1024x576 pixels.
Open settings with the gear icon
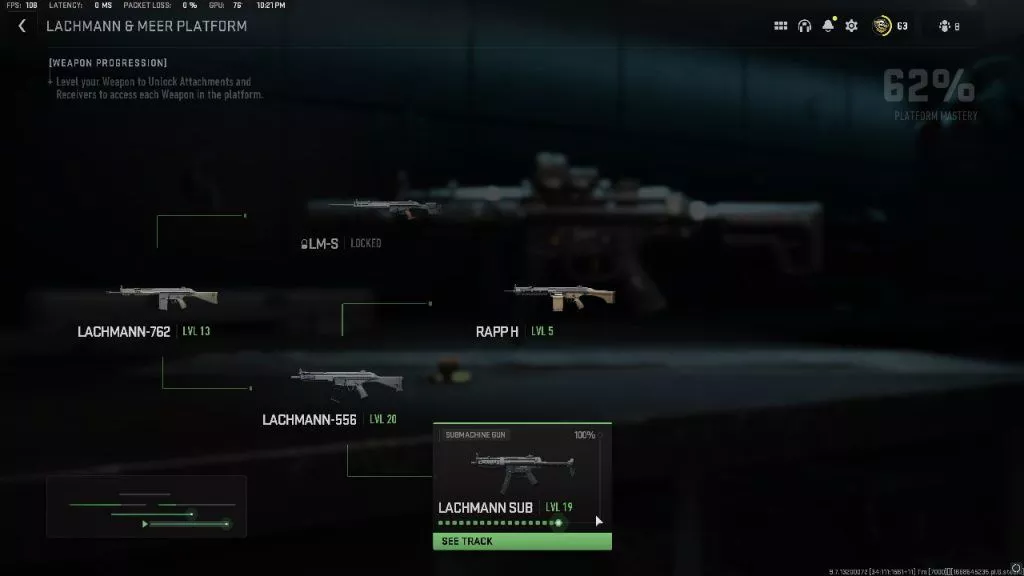tap(851, 26)
